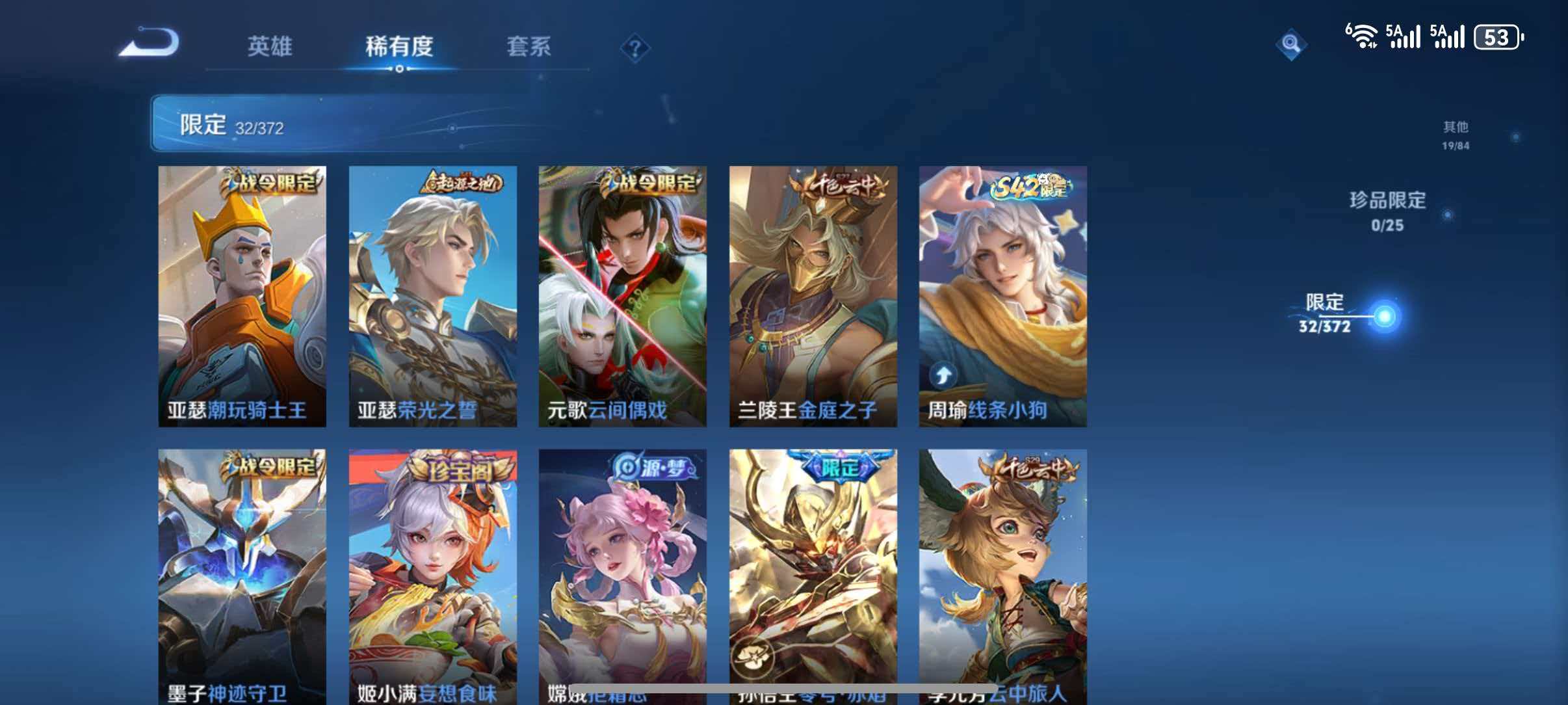Switch to the 套系 tab
The width and height of the screenshot is (1568, 705).
pos(530,46)
